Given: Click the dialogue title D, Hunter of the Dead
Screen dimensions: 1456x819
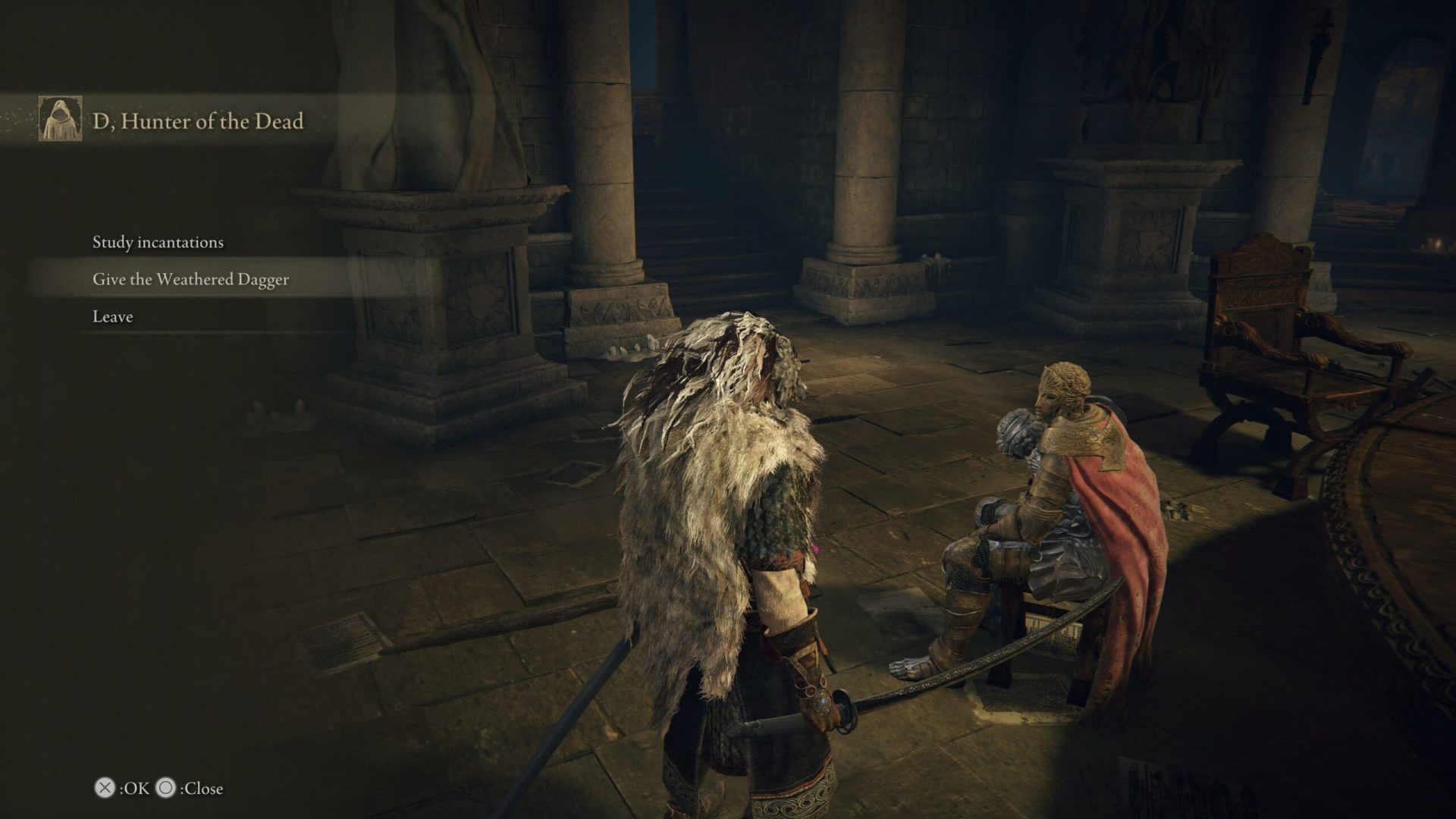Looking at the screenshot, I should coord(197,120).
